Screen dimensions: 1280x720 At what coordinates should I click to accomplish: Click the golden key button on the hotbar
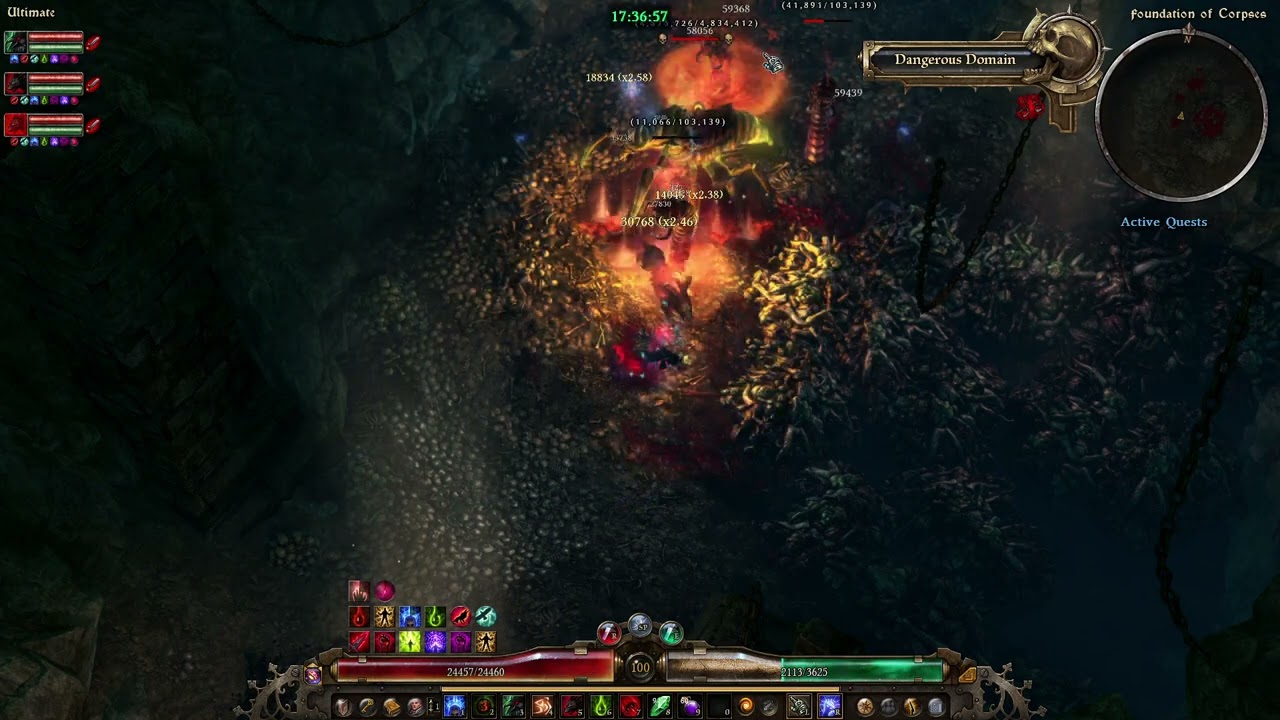(x=367, y=707)
